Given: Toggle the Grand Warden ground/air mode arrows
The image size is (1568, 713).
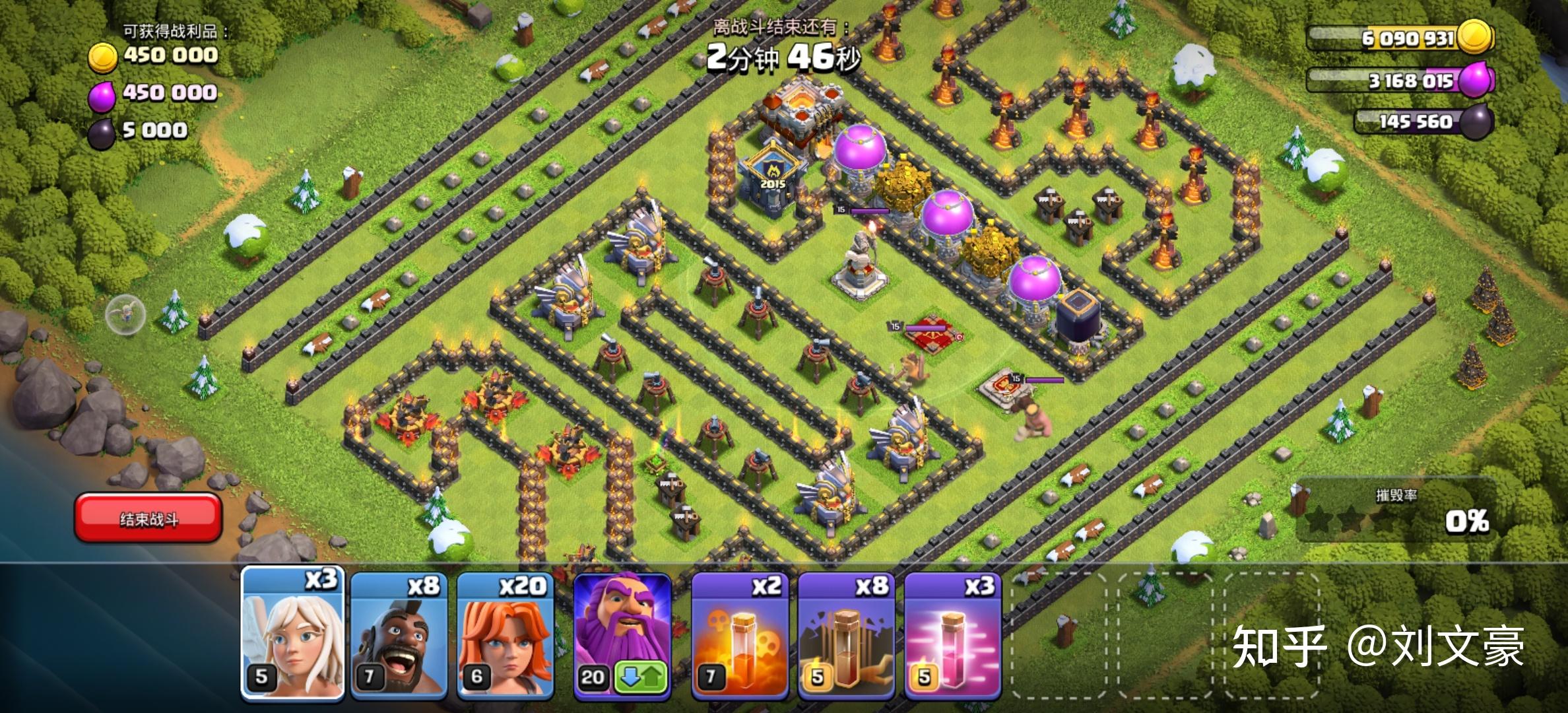Looking at the screenshot, I should (641, 677).
